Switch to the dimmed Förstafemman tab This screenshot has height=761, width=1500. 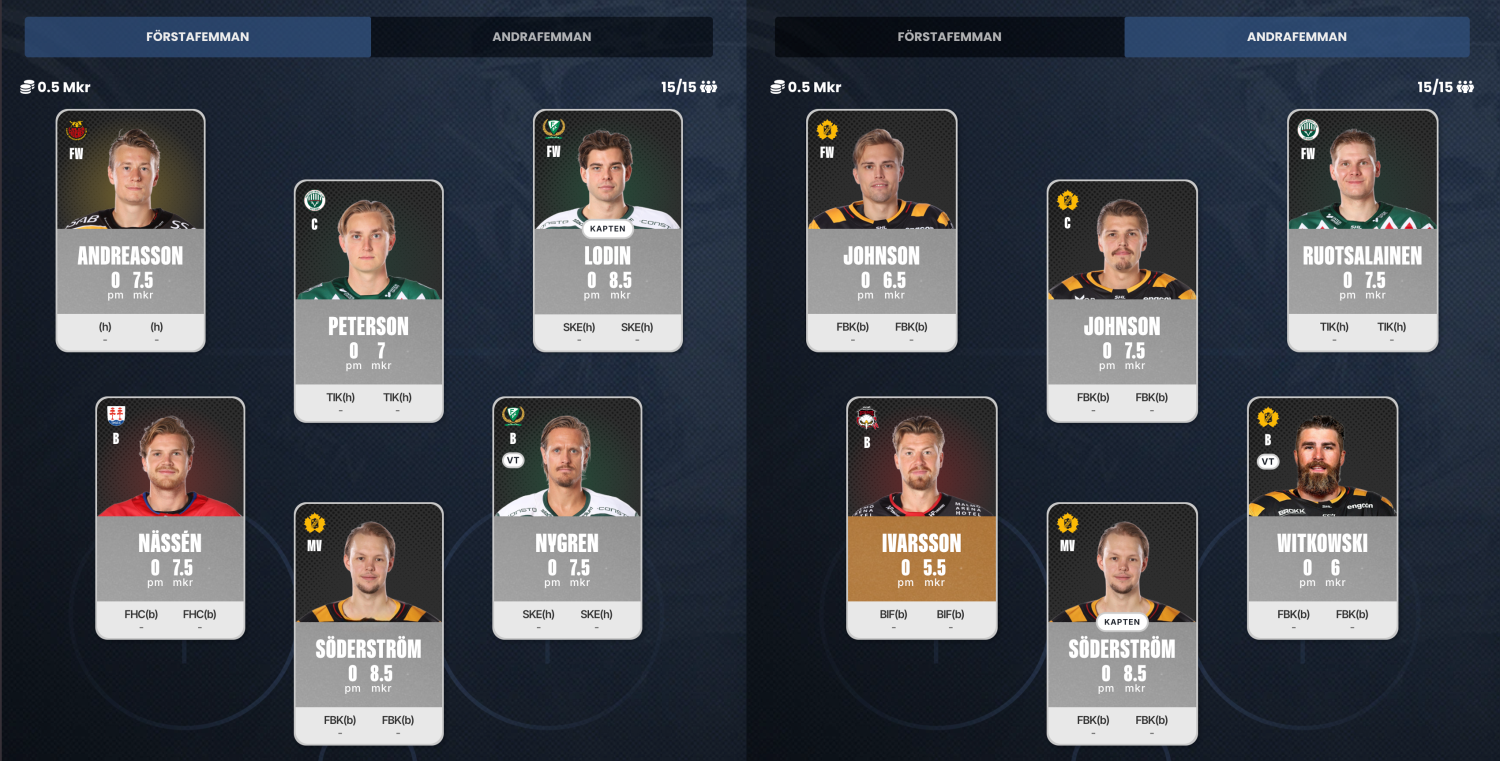(949, 37)
